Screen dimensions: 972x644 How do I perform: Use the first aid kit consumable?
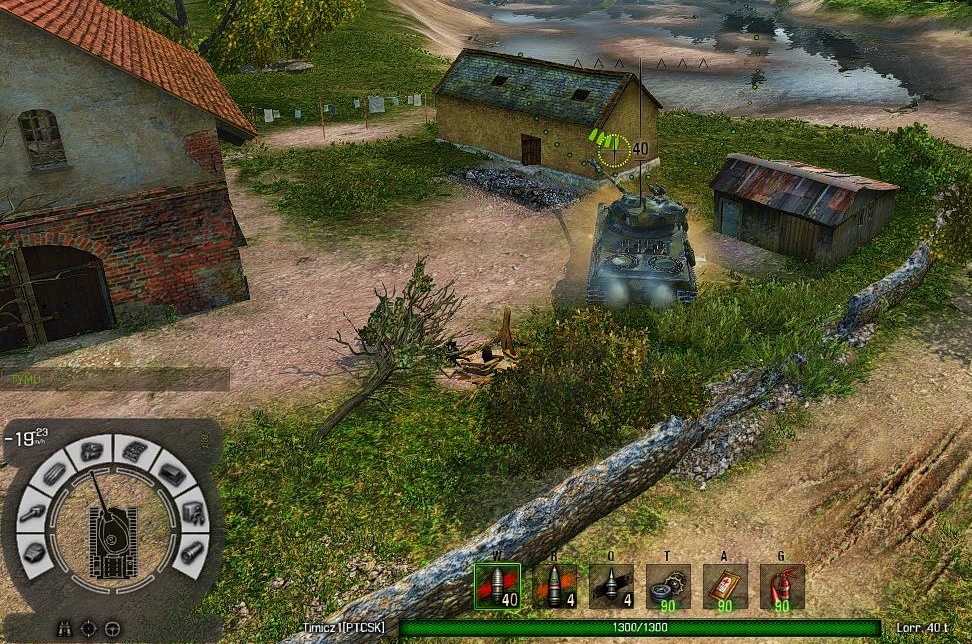pyautogui.click(x=725, y=587)
